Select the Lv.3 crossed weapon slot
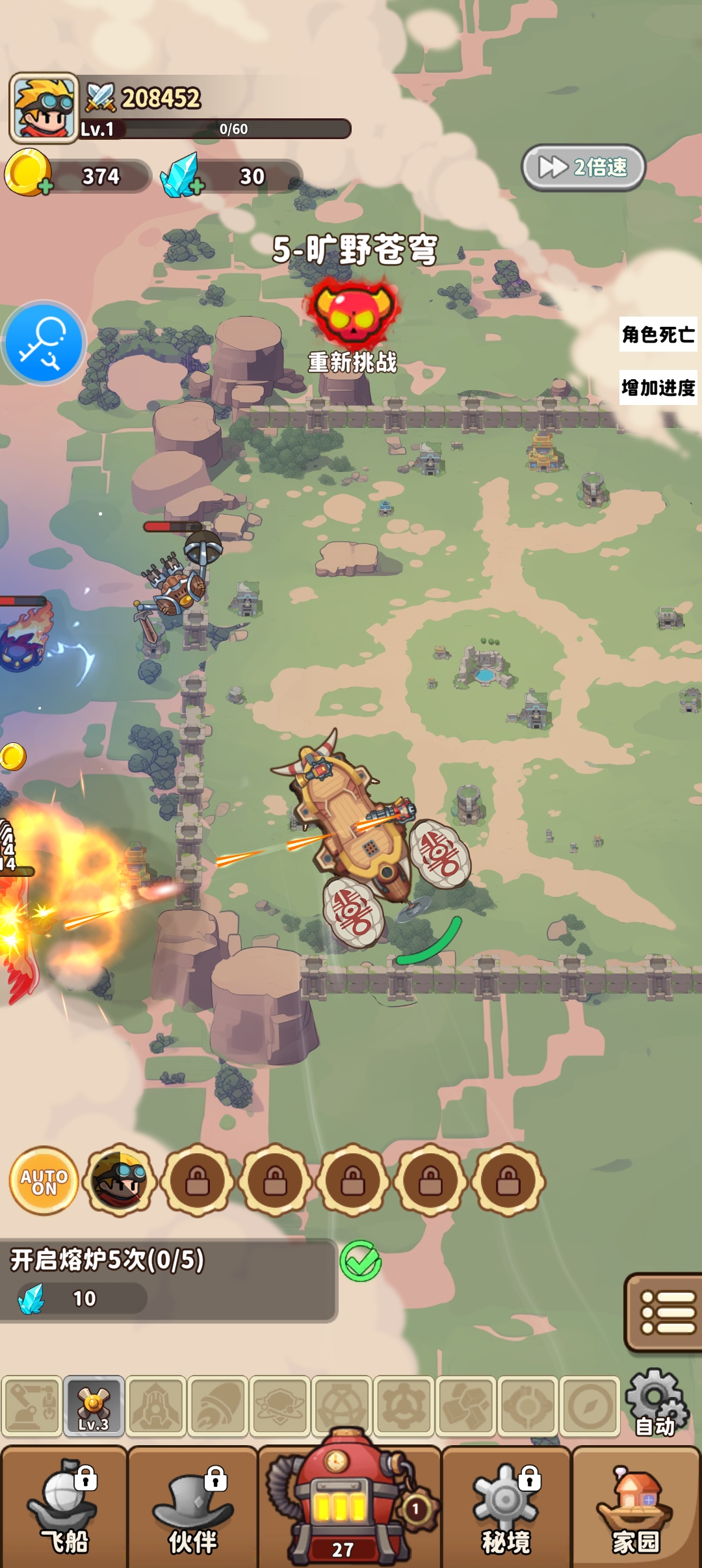Image resolution: width=702 pixels, height=1568 pixels. [94, 1405]
